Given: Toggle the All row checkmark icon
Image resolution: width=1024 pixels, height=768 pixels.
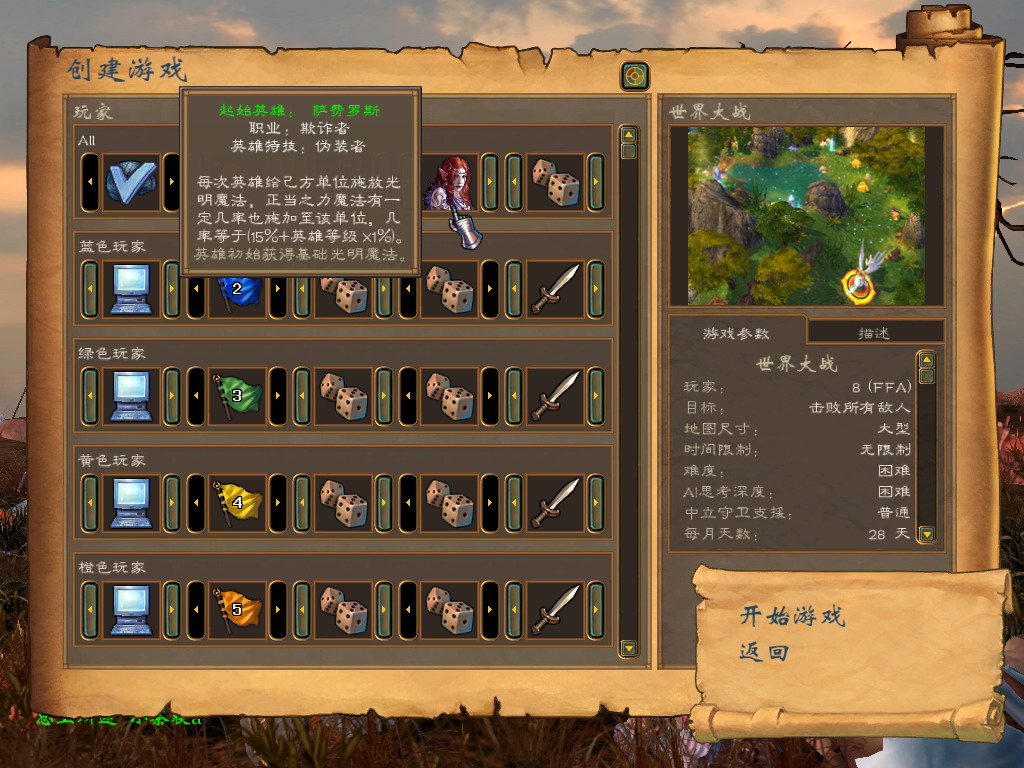Looking at the screenshot, I should point(131,181).
